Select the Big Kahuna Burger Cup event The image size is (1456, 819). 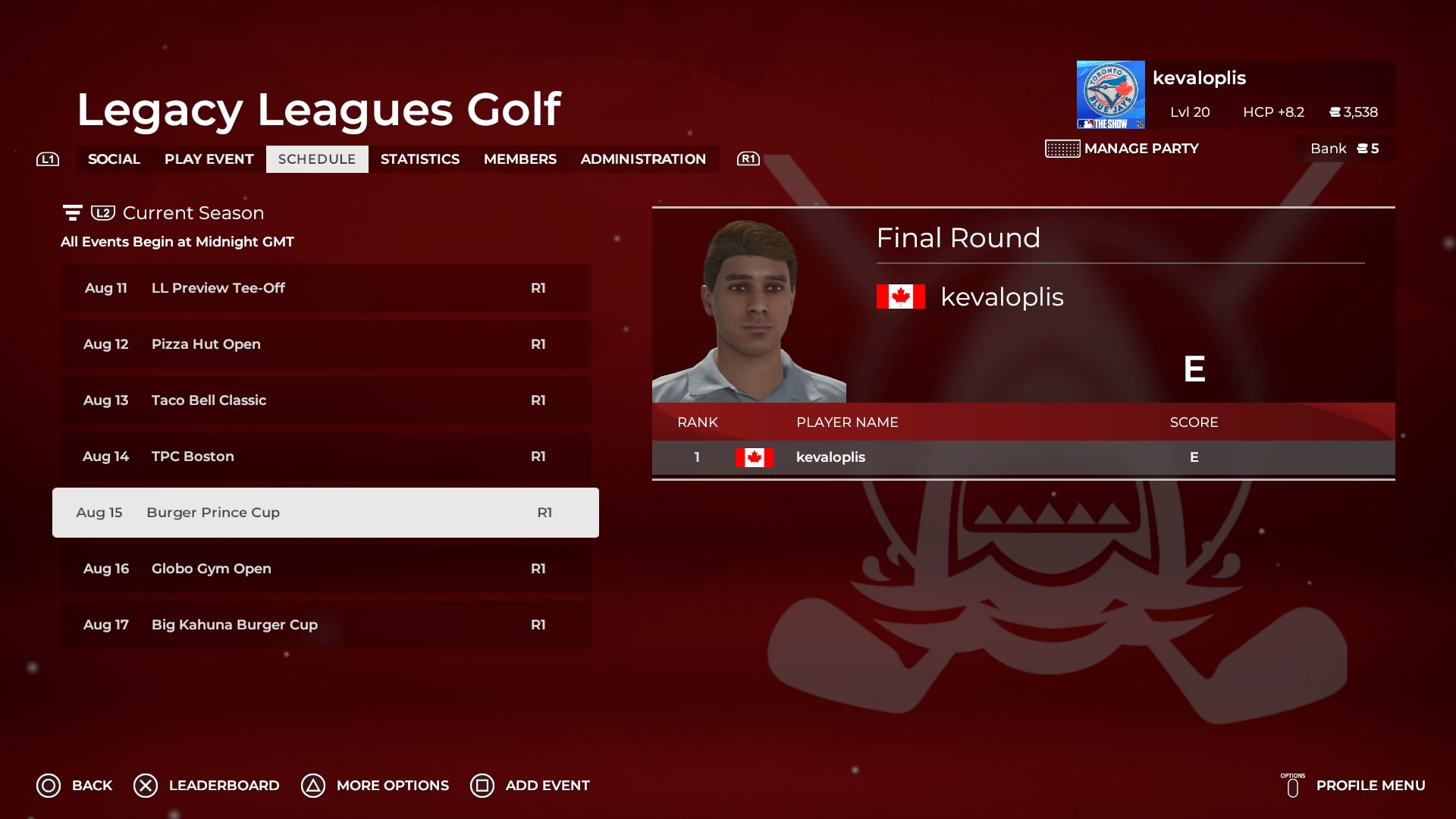(x=326, y=625)
